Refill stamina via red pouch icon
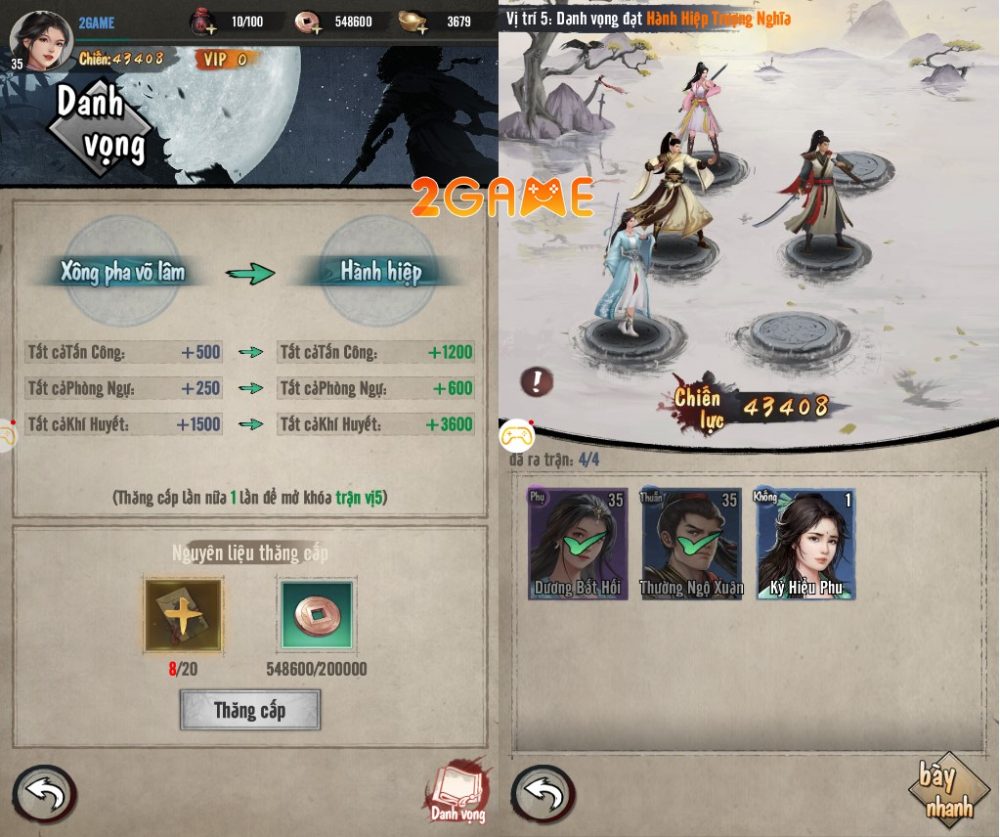 (x=204, y=21)
